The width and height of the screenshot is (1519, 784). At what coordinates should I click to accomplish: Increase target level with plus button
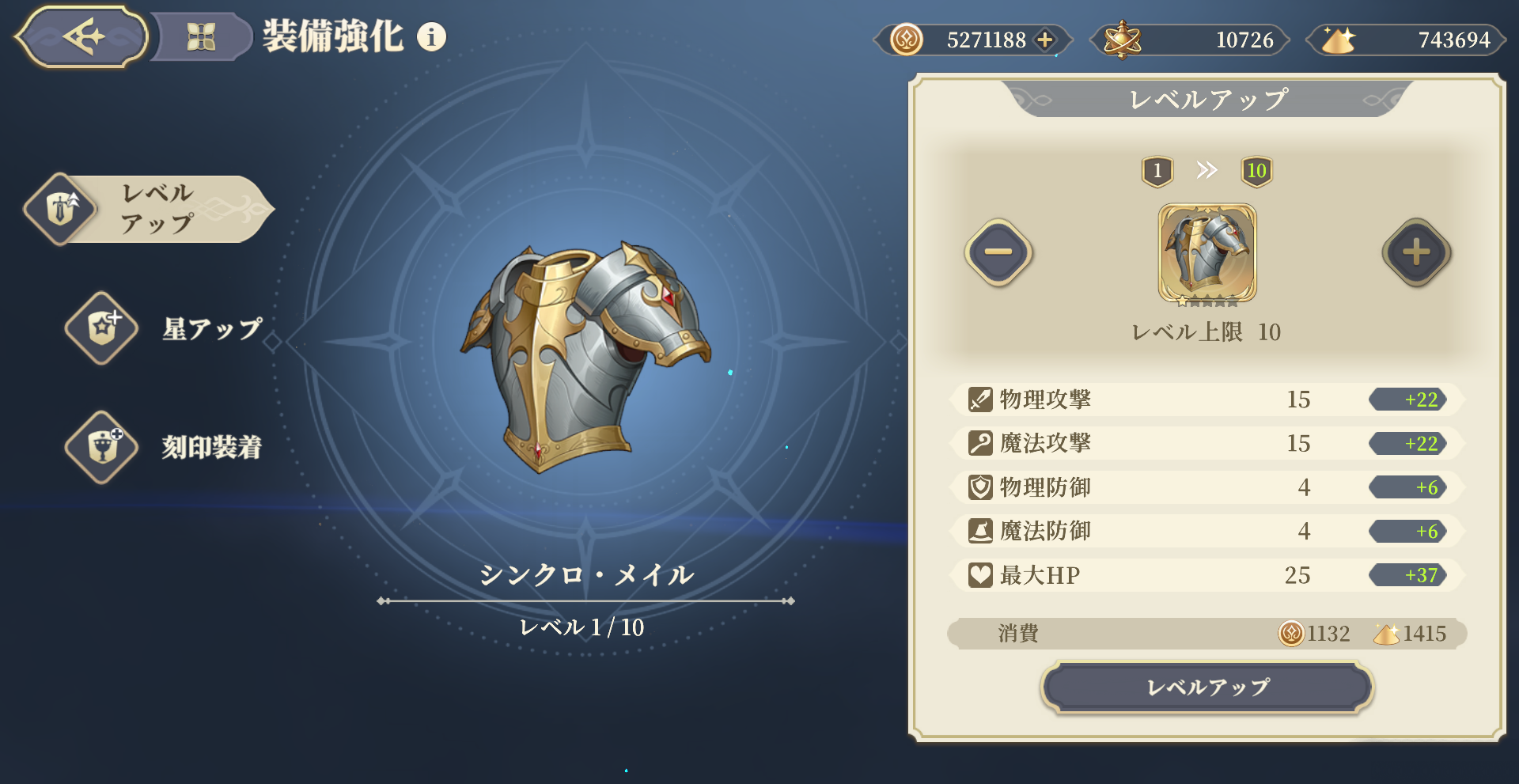[x=1416, y=252]
